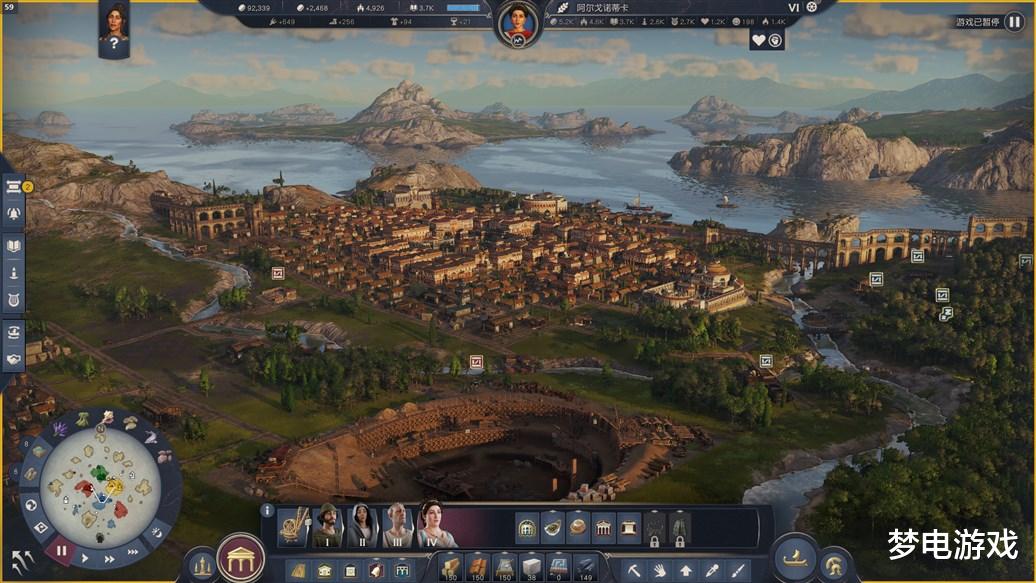The image size is (1036, 583).
Task: Choose the tier III bald citizen portrait
Action: (x=397, y=526)
